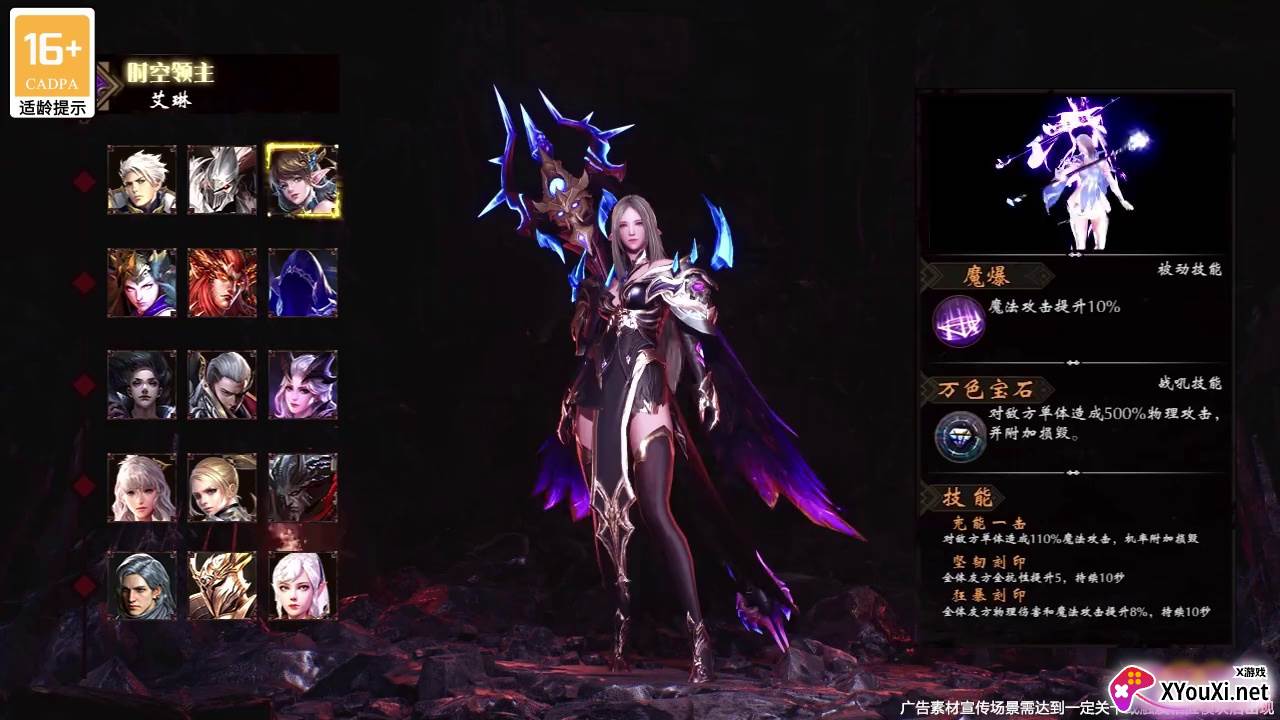Screen dimensions: 1280x720
Task: Visit the XYouXi.net watermark link
Action: click(1192, 688)
